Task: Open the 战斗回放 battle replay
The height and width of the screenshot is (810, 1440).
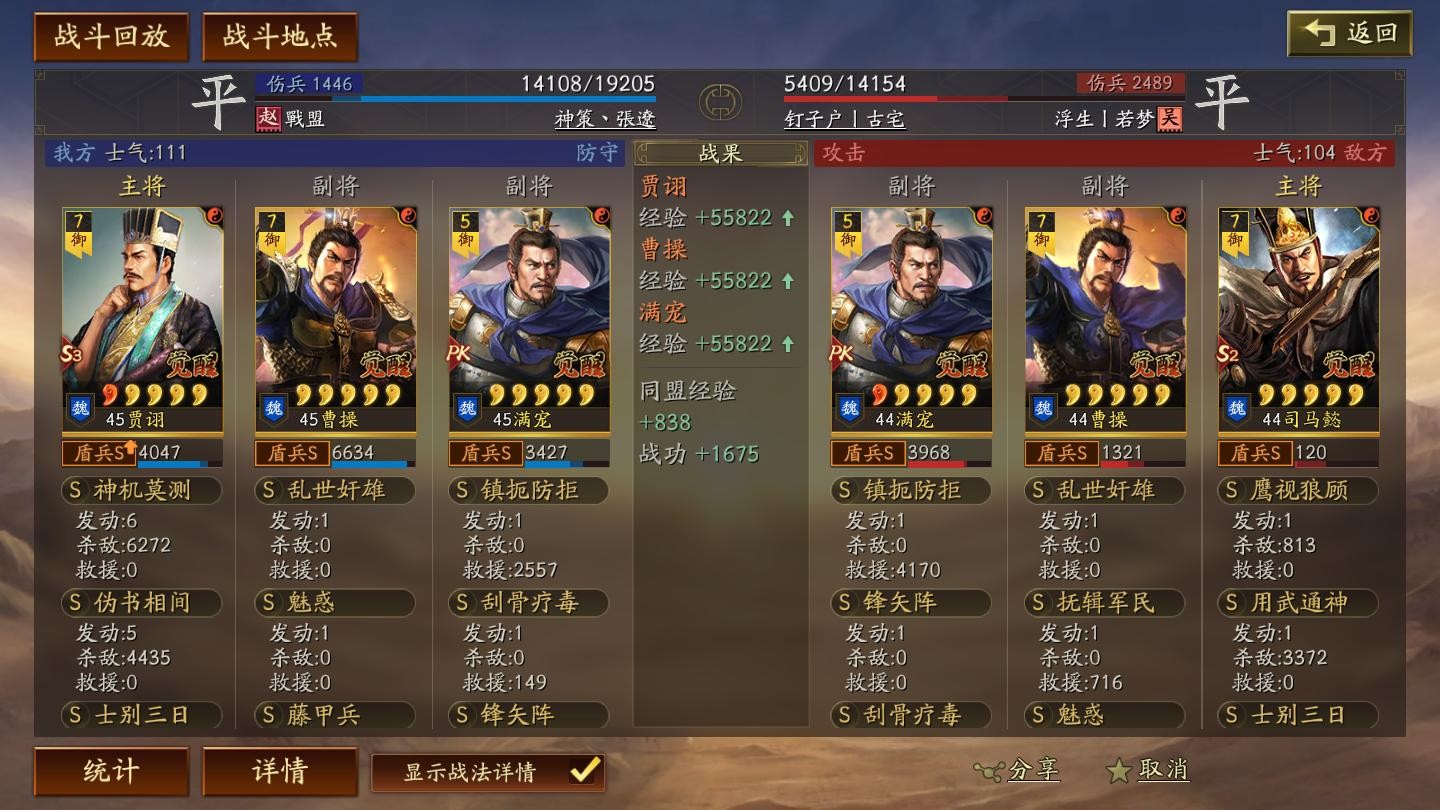Action: 111,37
